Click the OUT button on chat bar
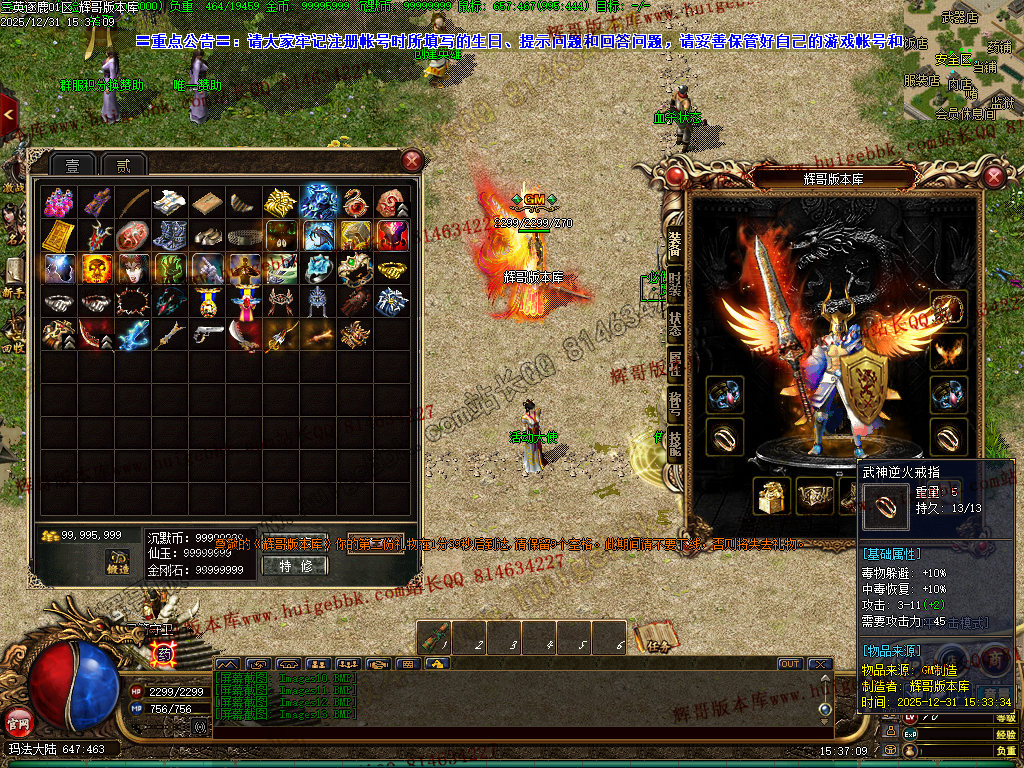 [790, 664]
